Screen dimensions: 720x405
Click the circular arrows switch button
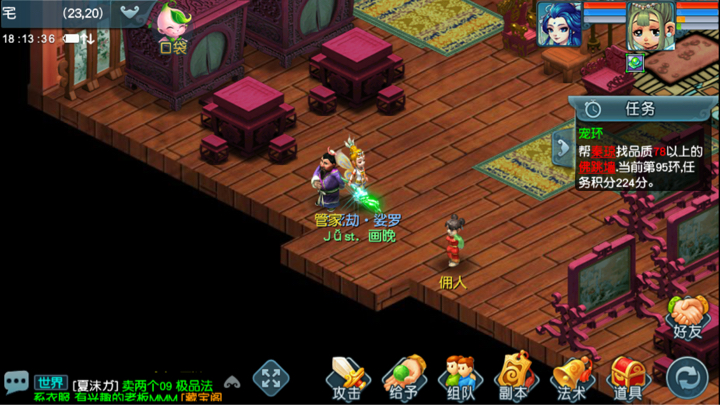(x=687, y=378)
